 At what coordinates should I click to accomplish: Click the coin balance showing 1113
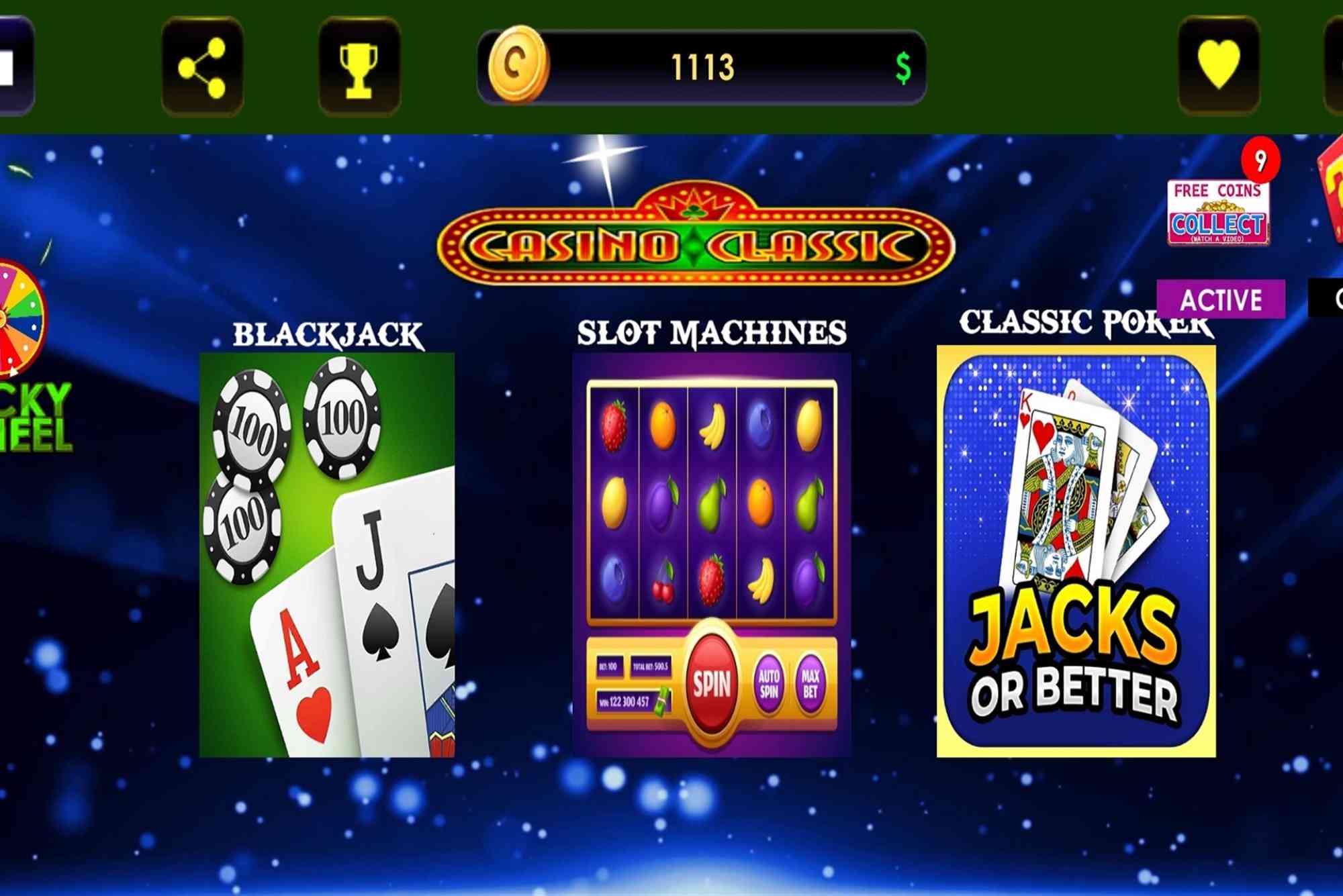coord(704,65)
